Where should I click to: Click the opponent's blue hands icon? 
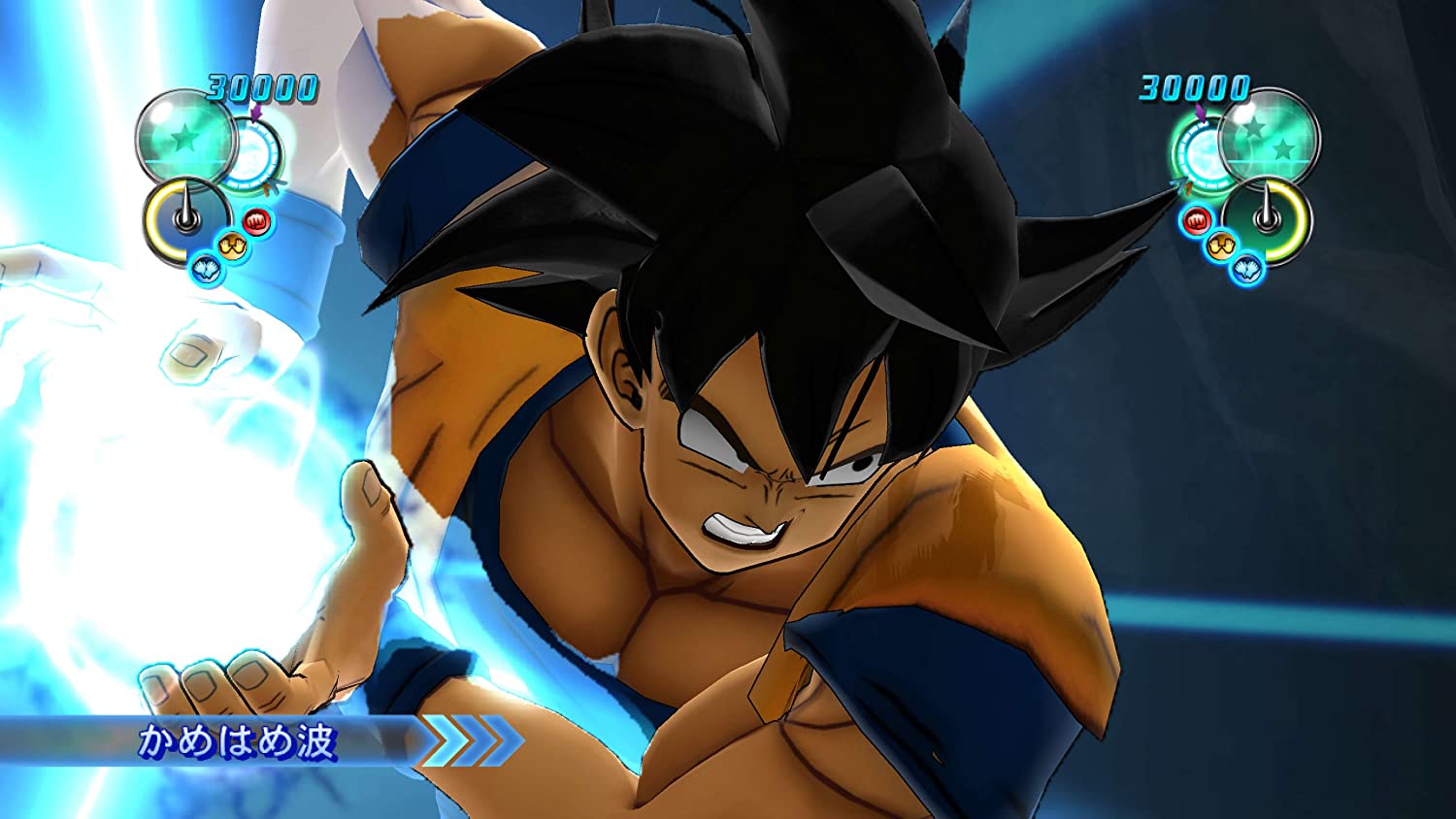pos(1248,269)
